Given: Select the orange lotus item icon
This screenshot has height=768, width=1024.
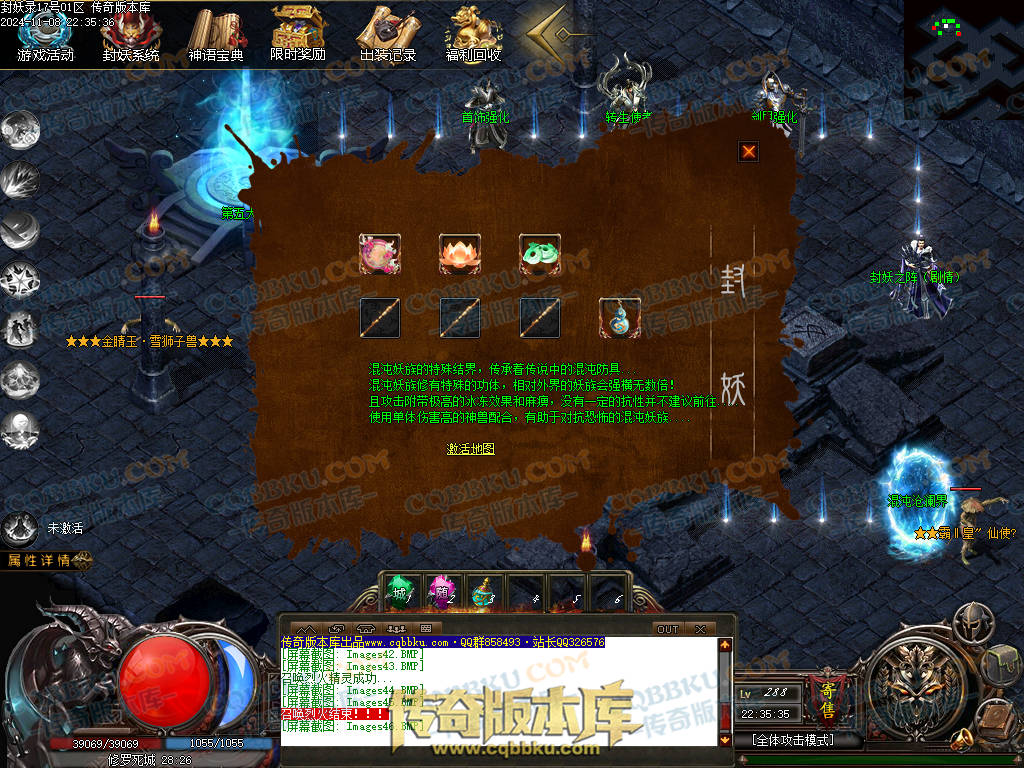Looking at the screenshot, I should click(460, 255).
